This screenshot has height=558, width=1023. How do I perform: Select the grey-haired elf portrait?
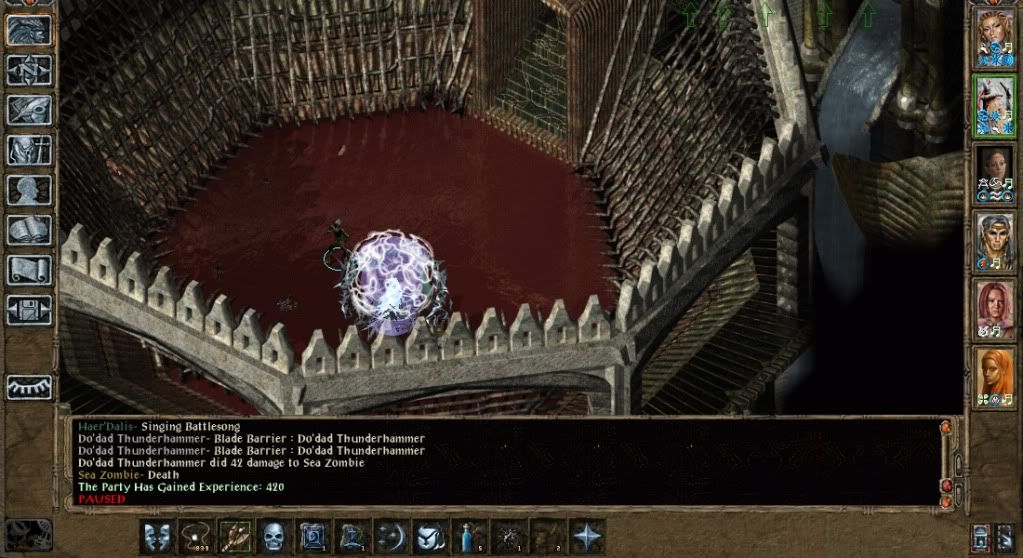tap(994, 241)
